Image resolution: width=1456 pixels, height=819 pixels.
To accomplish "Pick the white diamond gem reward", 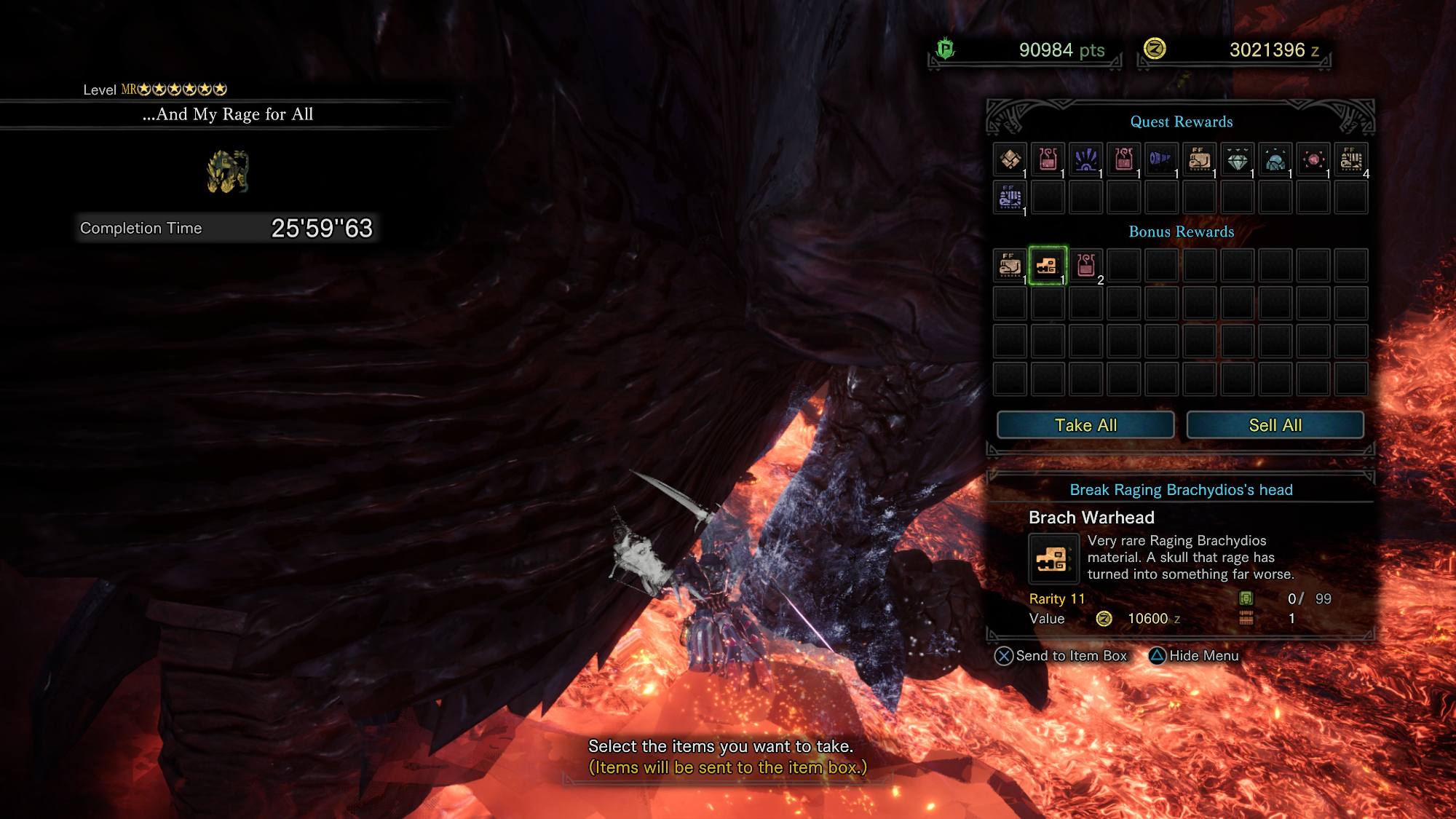I will (x=1237, y=159).
